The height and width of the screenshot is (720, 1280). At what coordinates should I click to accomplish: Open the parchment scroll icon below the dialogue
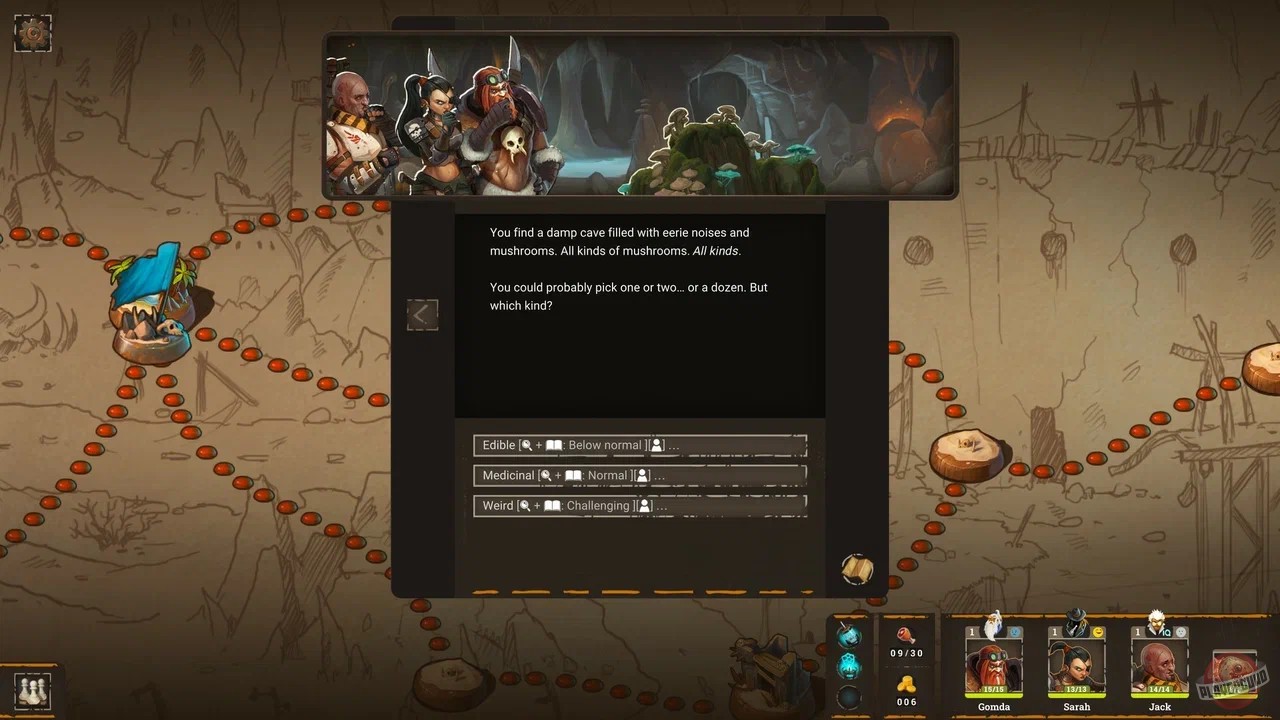(855, 569)
